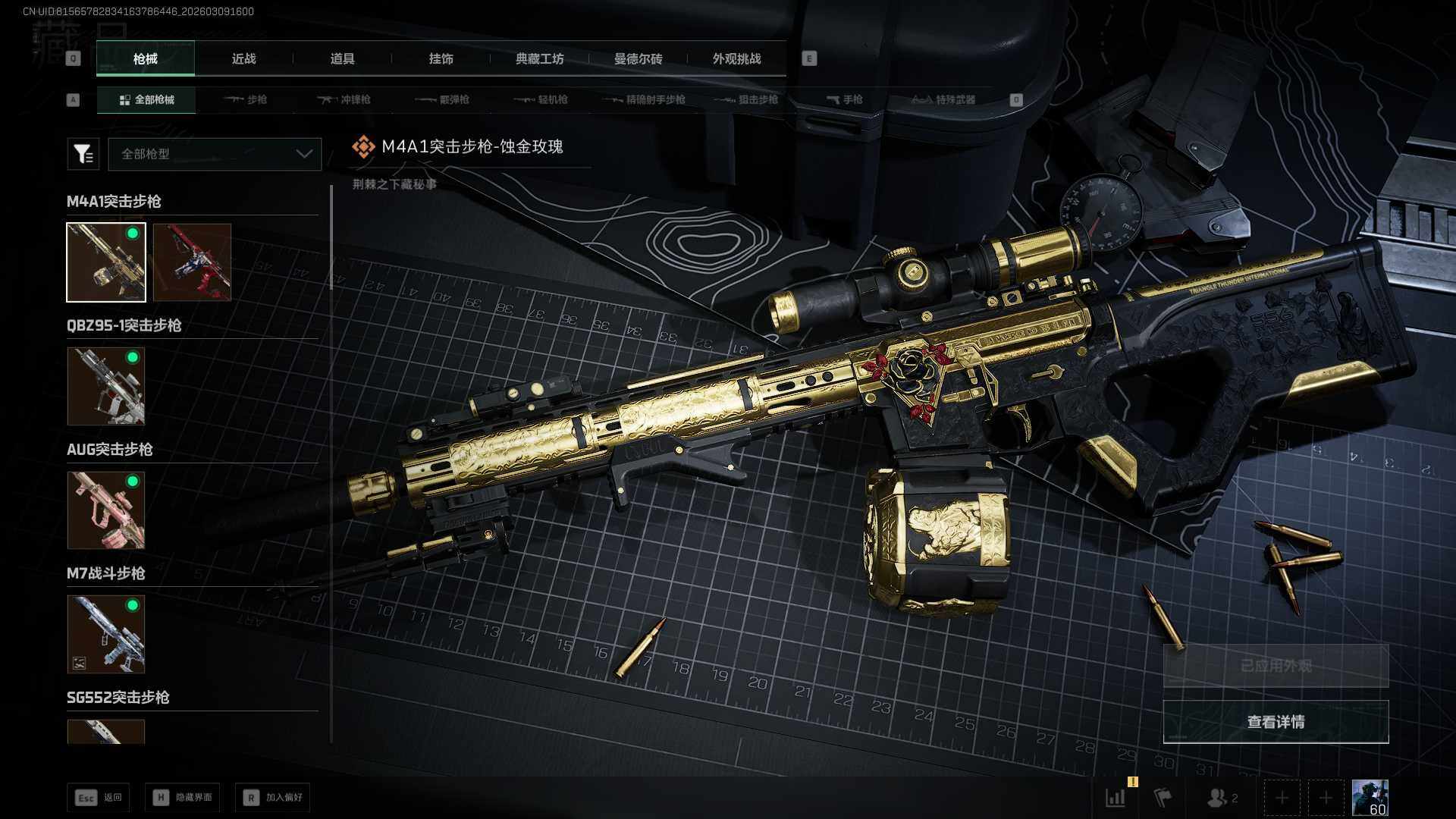
Task: Click the 返回 back button
Action: click(x=99, y=798)
